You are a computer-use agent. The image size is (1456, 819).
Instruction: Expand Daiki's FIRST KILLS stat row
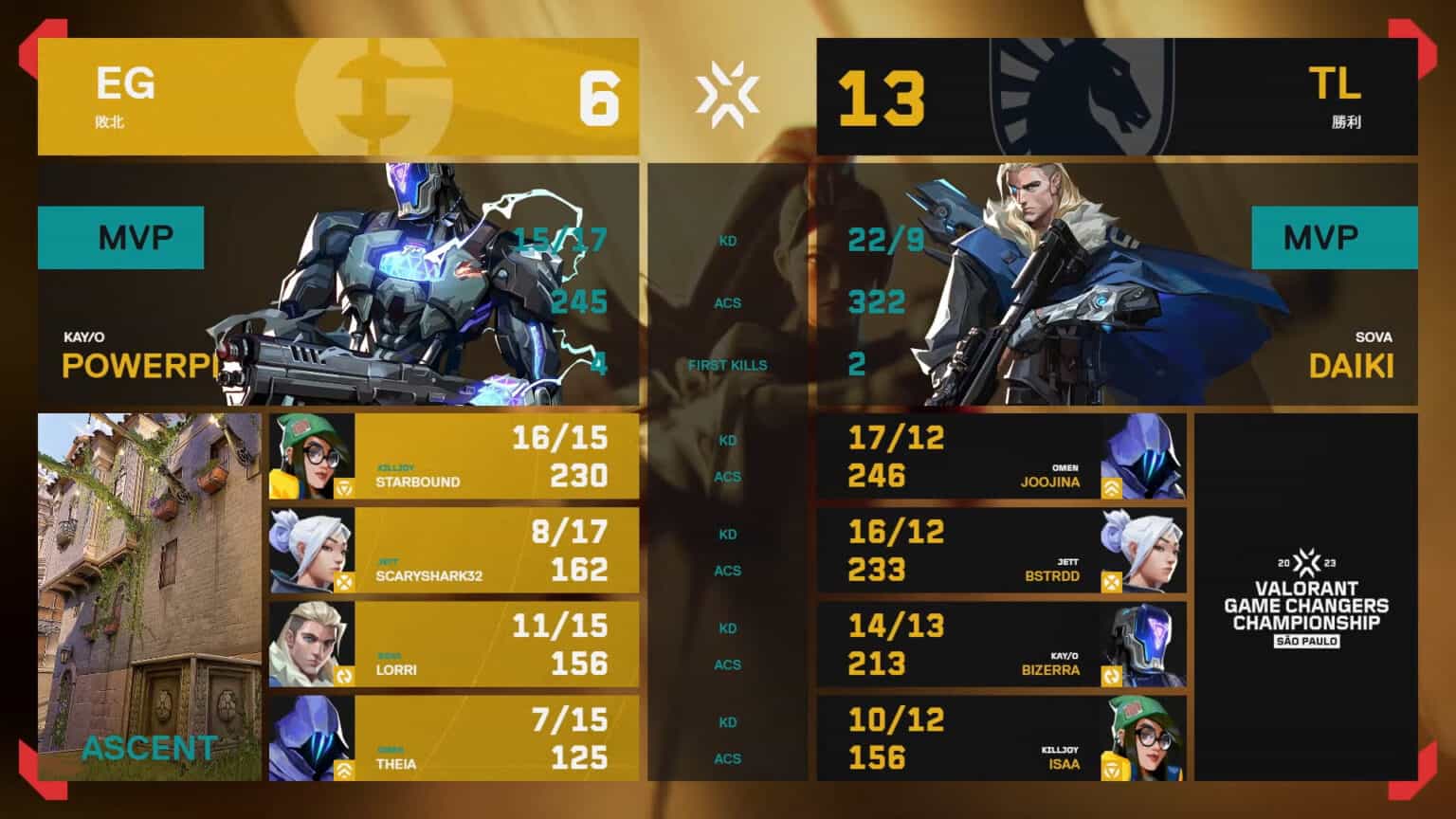click(x=730, y=364)
